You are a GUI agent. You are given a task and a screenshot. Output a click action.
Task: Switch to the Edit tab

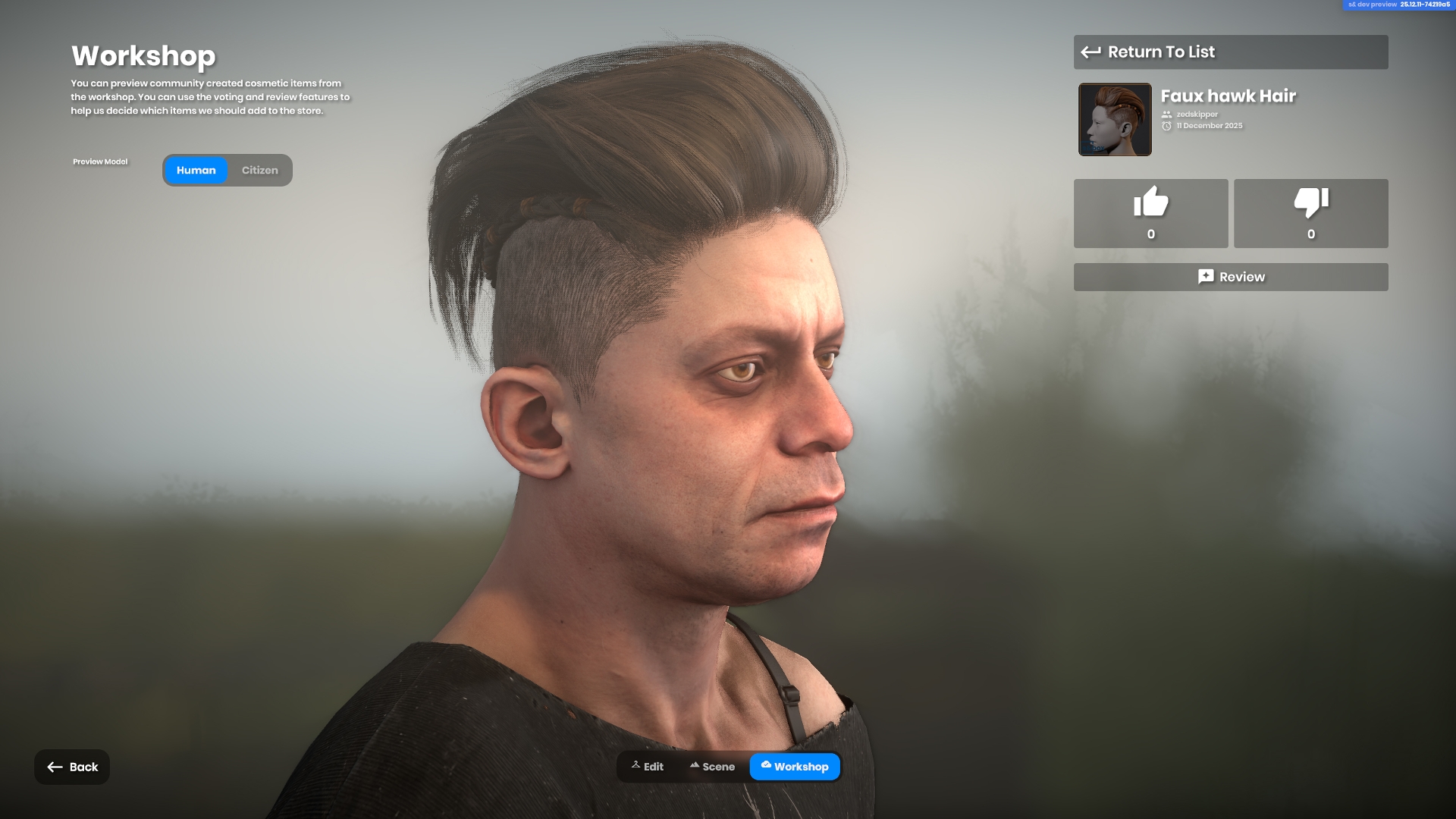tap(648, 767)
